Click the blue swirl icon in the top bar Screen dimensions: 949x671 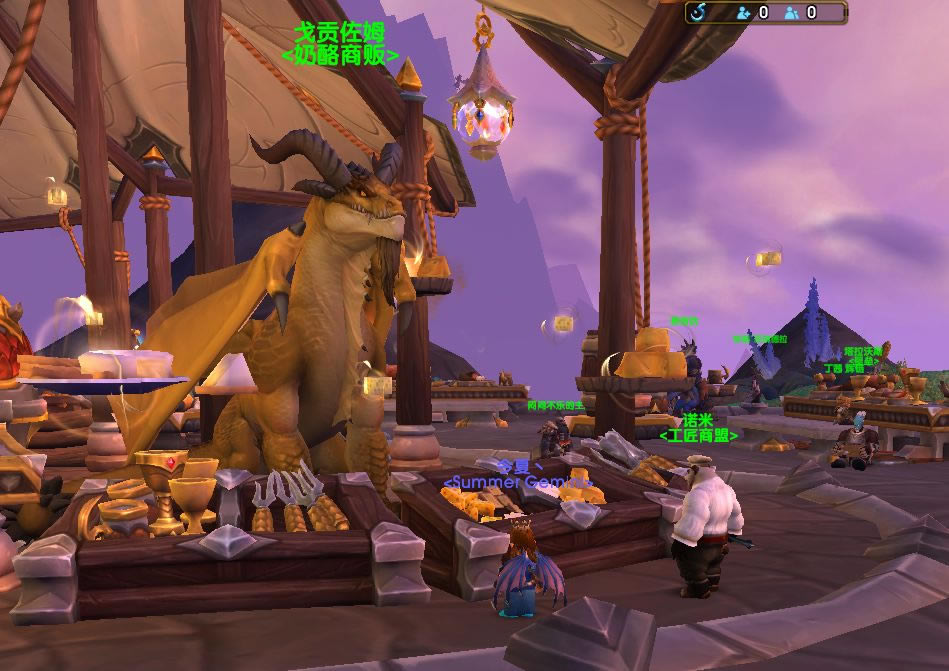tap(698, 12)
